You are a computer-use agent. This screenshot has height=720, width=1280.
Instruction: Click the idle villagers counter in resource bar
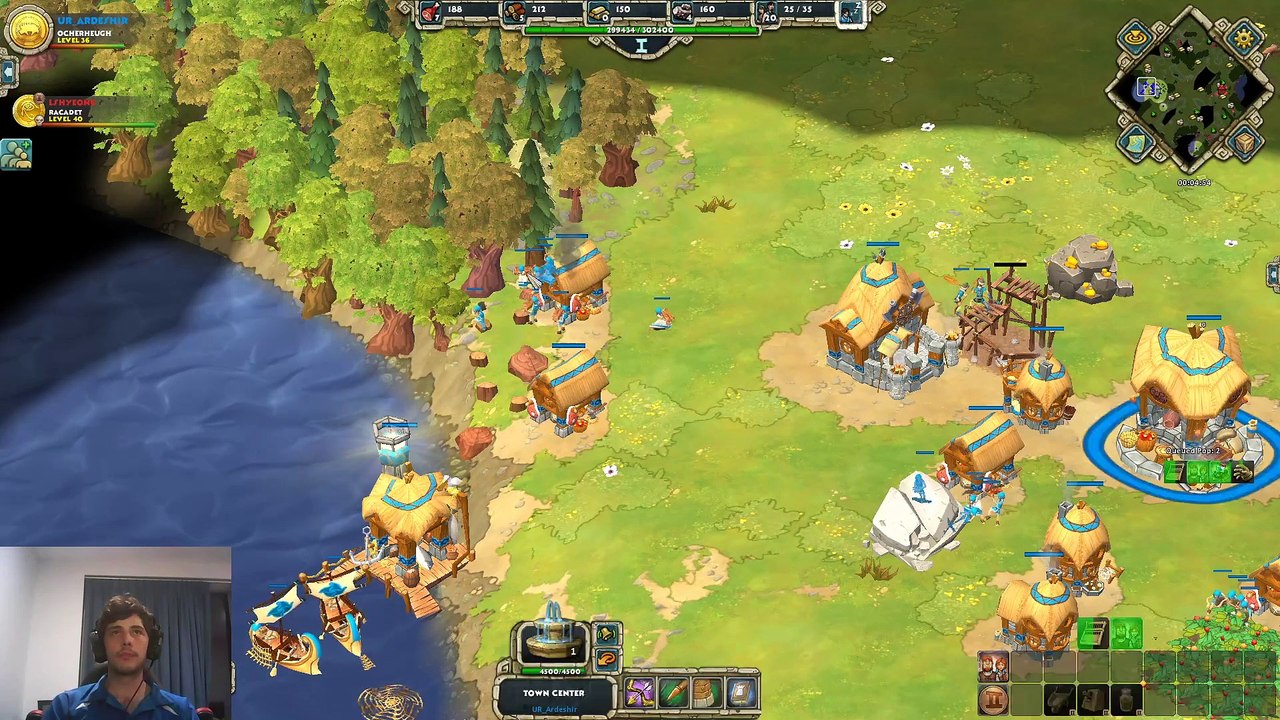[851, 11]
